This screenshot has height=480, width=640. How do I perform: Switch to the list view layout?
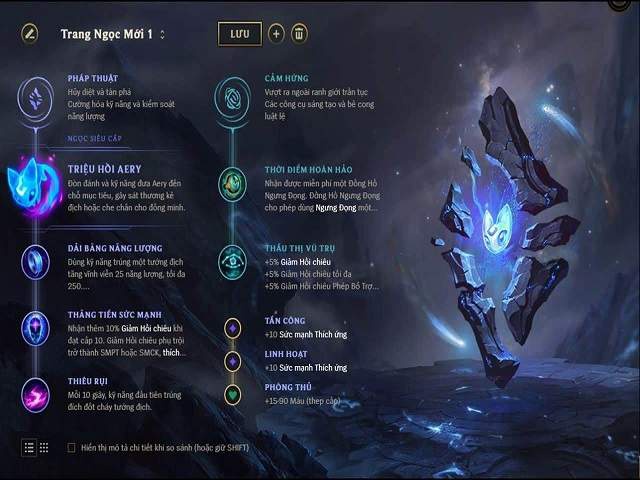(x=29, y=447)
